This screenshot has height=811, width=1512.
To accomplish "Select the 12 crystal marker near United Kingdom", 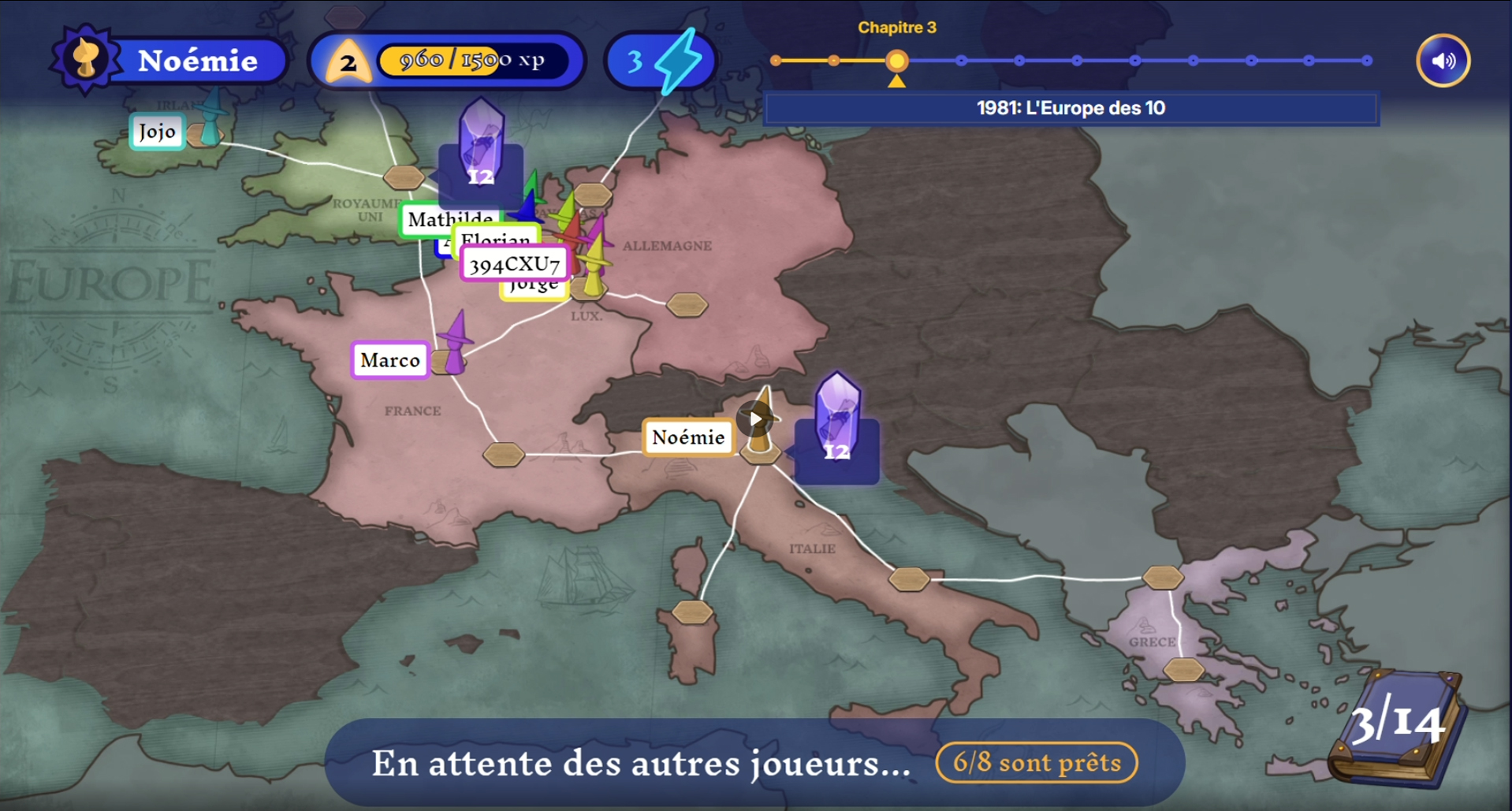I will coord(480,151).
